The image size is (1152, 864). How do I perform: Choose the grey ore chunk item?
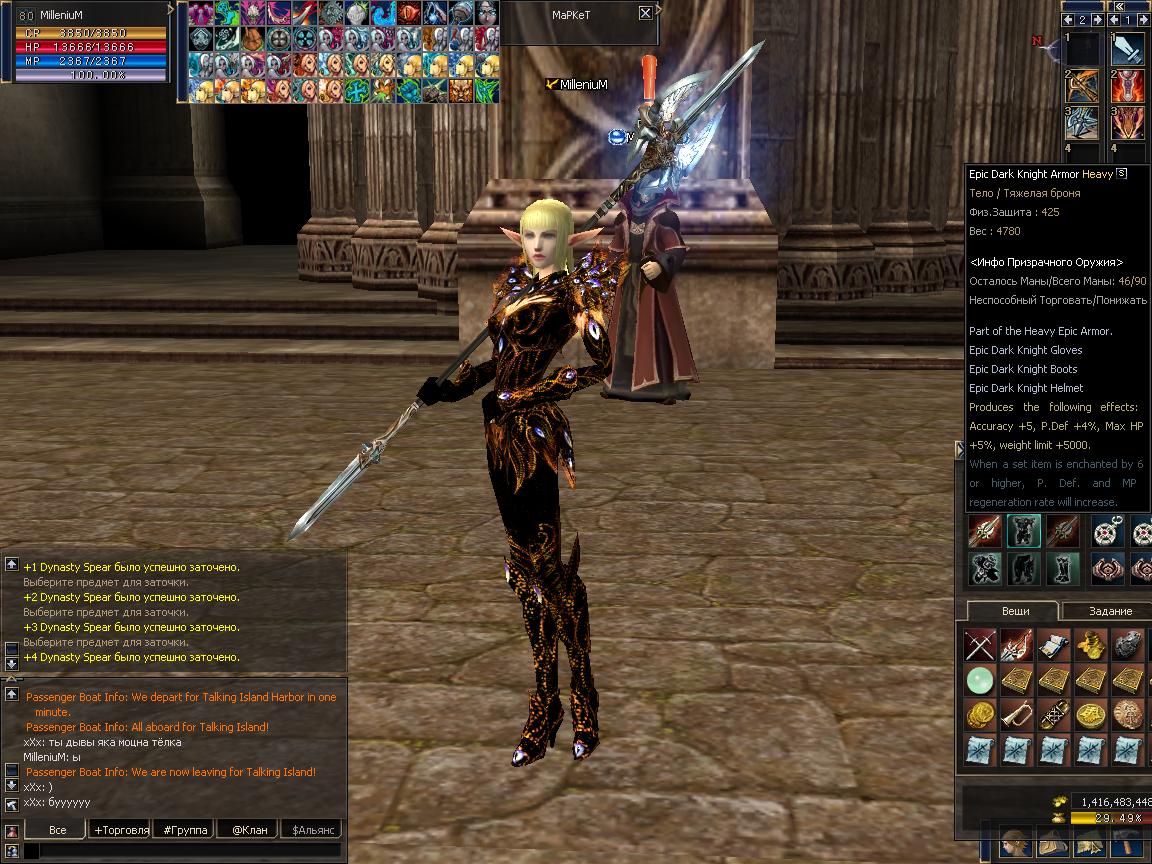[1128, 645]
